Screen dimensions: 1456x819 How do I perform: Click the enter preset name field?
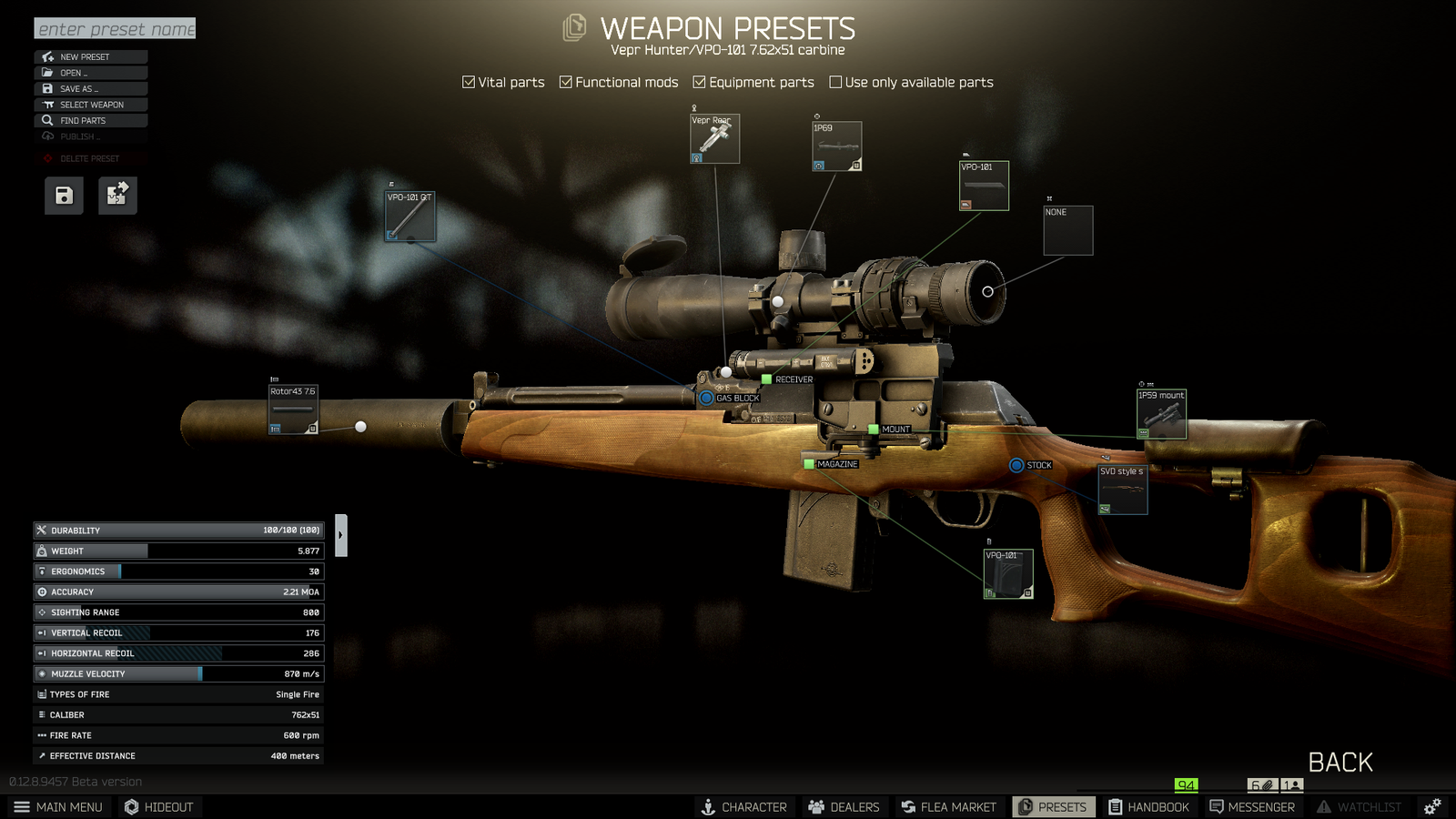pos(114,28)
